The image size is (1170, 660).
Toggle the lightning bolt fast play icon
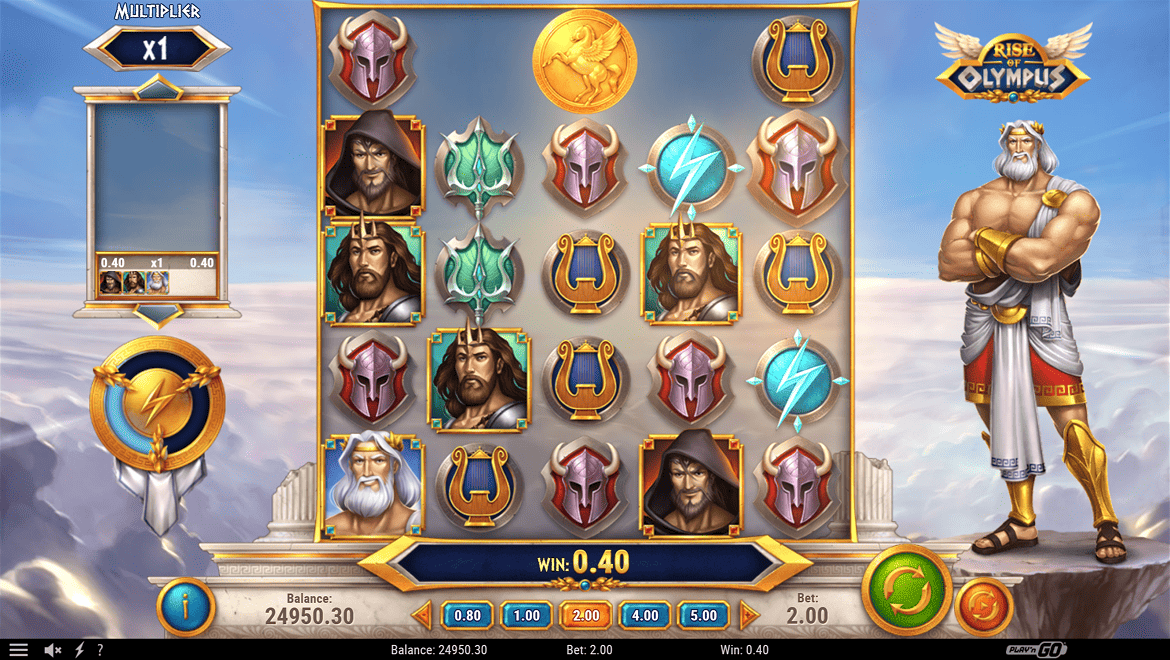pos(80,650)
